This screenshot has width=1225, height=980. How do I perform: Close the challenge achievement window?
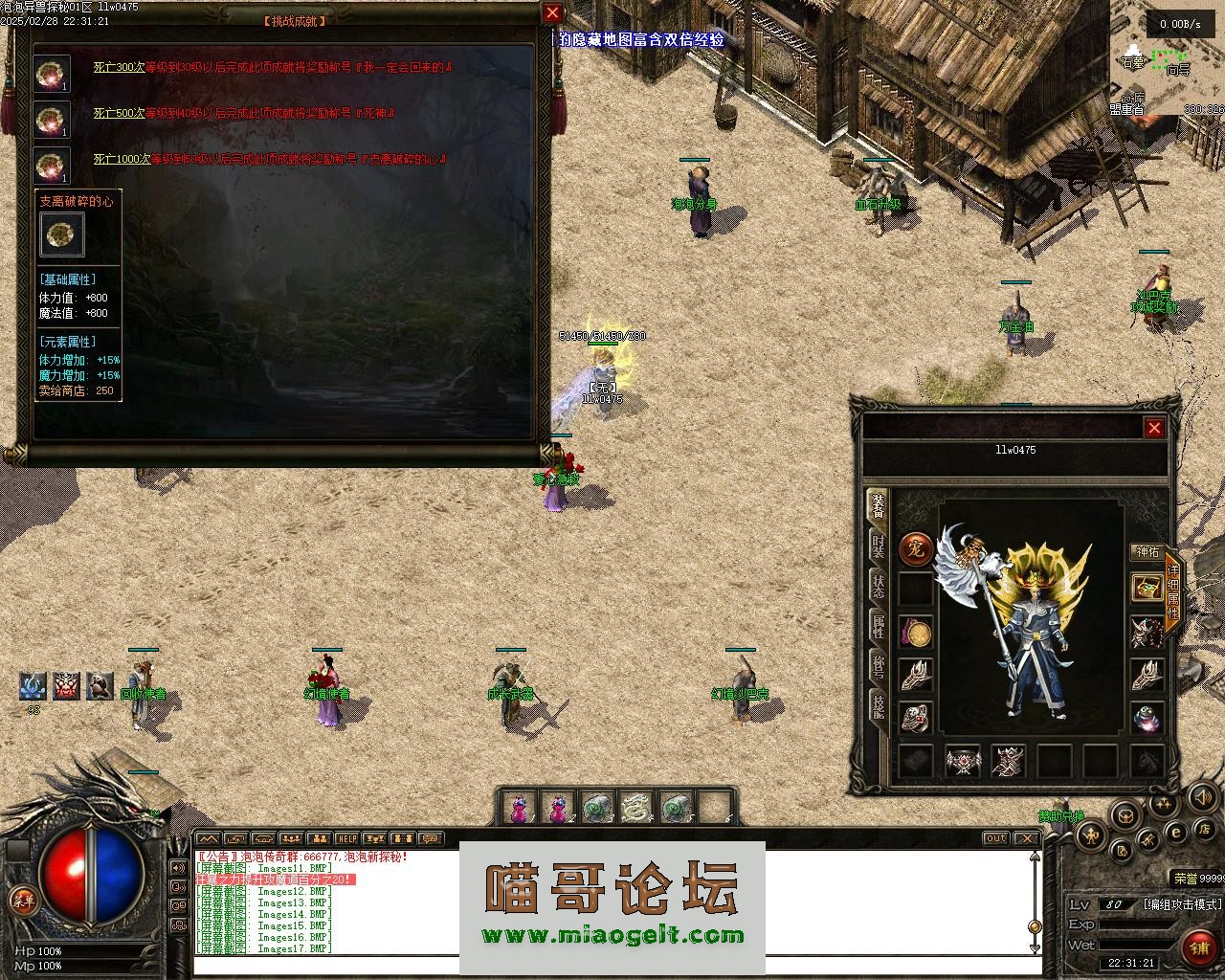point(552,12)
